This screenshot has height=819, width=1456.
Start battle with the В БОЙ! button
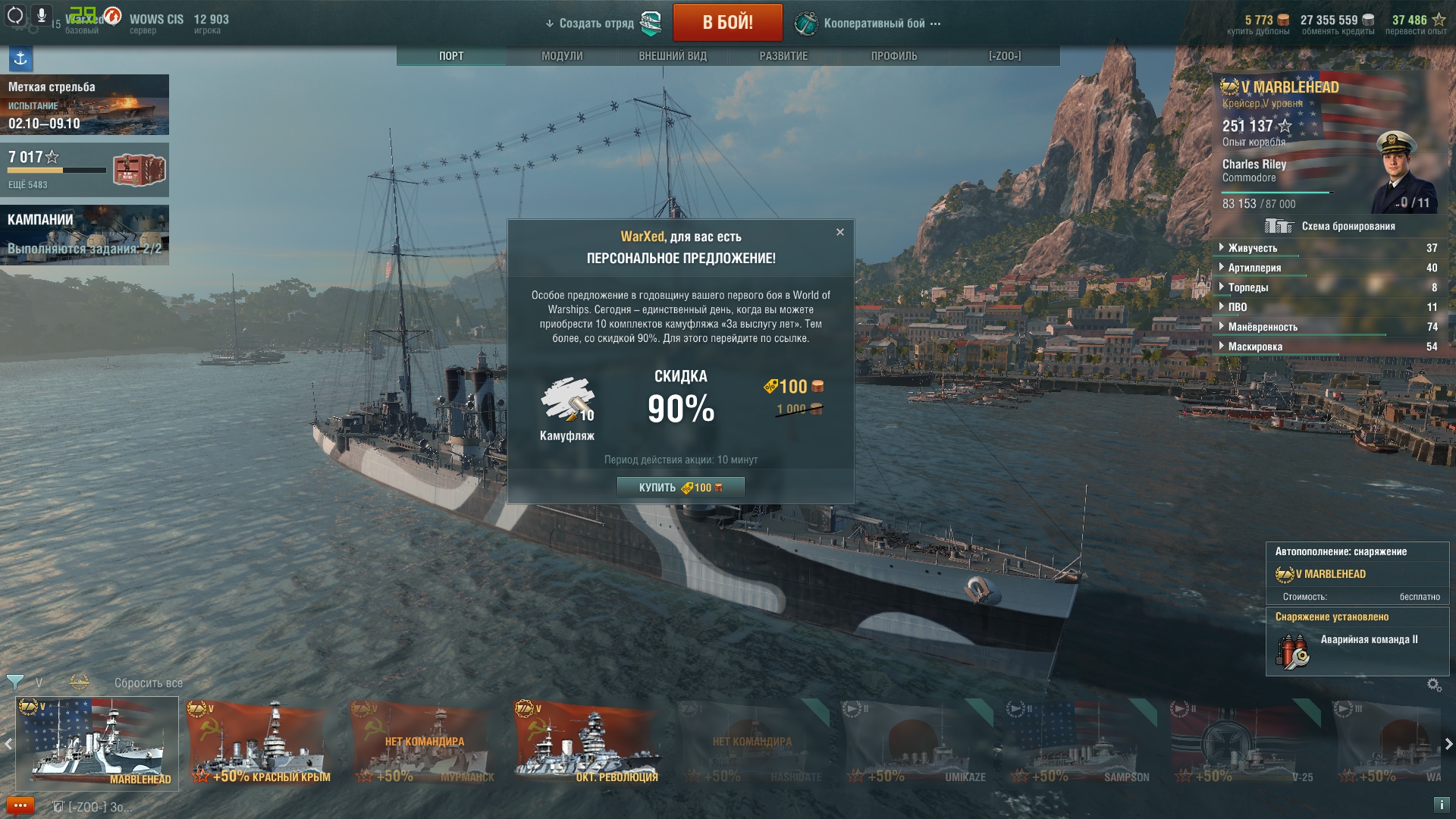pyautogui.click(x=727, y=23)
